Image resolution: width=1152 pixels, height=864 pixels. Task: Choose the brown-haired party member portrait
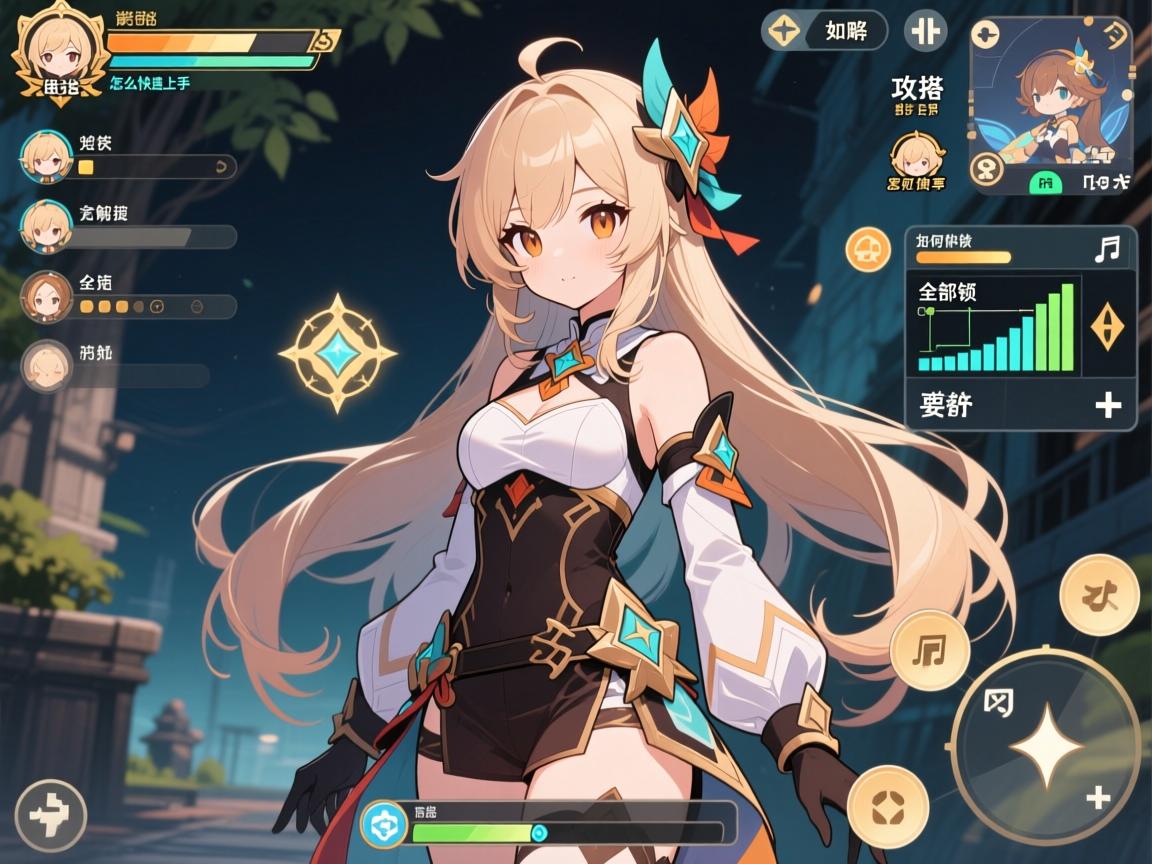(45, 295)
